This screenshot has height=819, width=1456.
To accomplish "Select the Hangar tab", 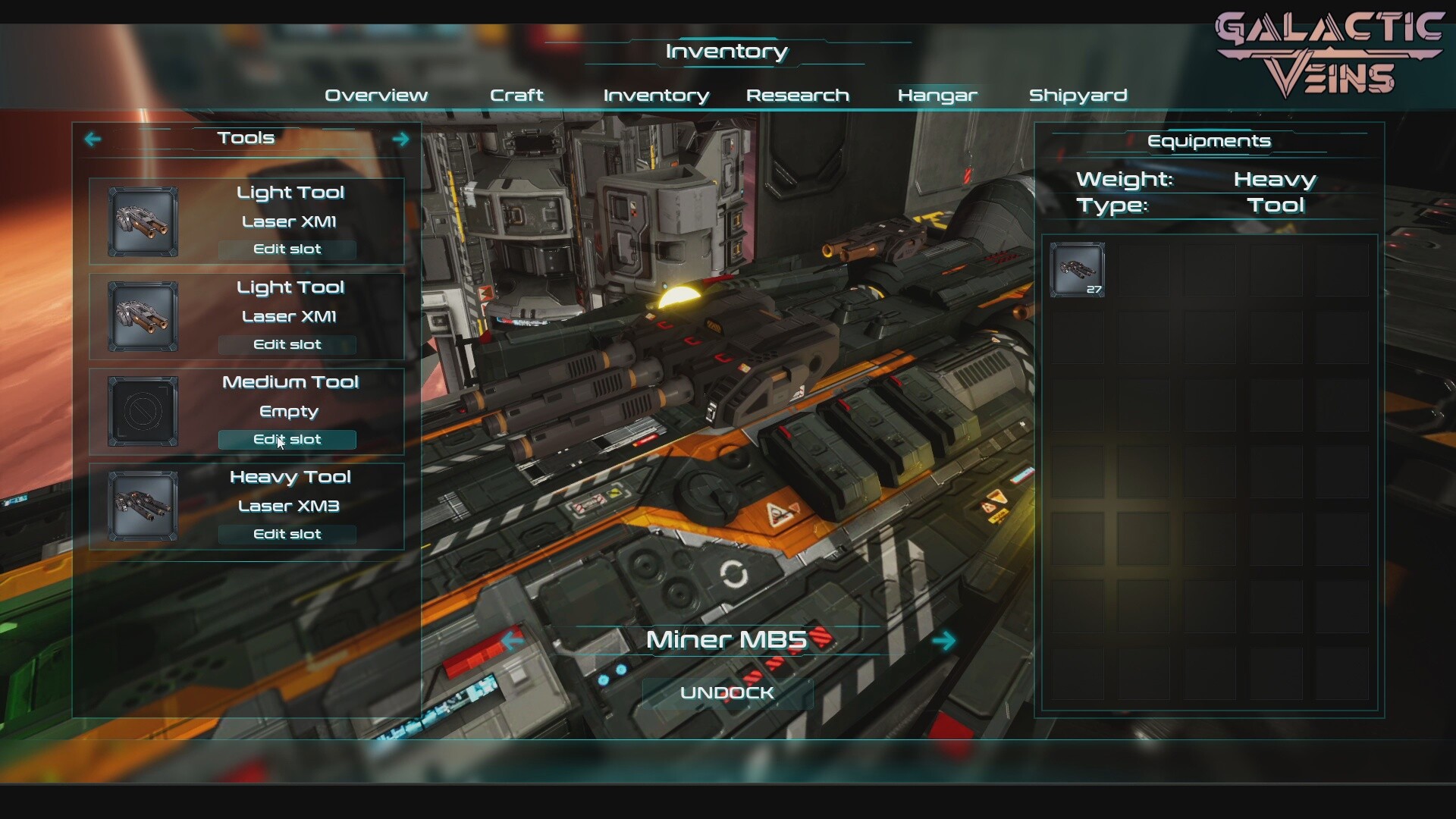I will coord(937,96).
